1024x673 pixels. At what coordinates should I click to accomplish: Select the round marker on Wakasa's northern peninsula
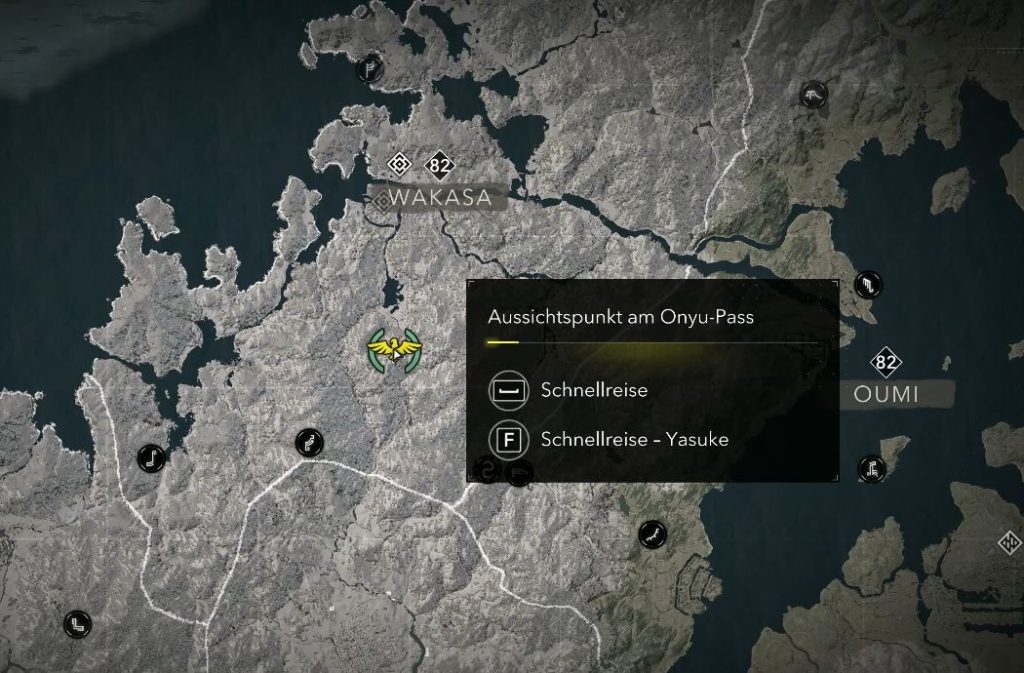click(x=370, y=70)
